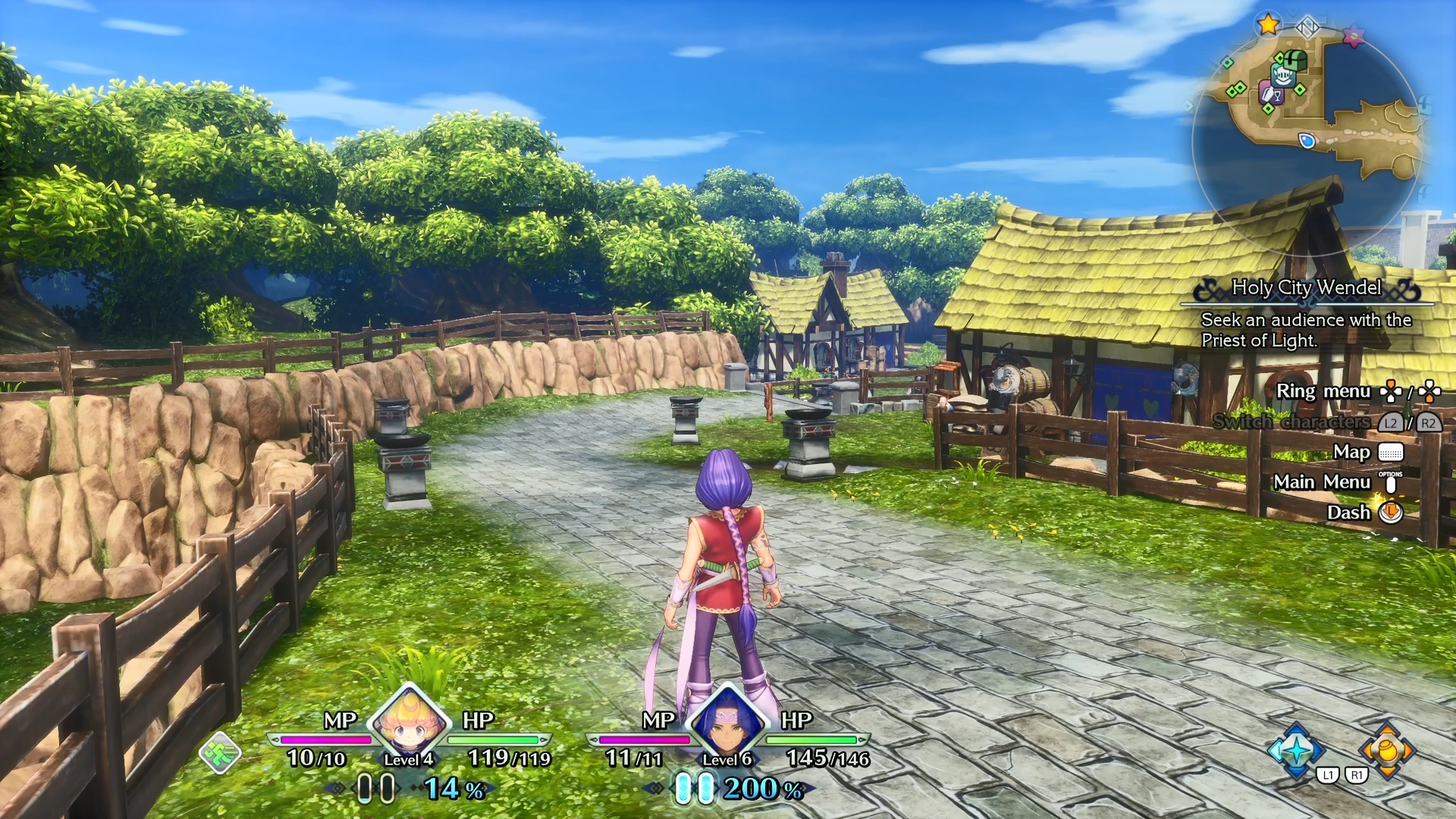Click the blue player position marker
Viewport: 1456px width, 819px height.
(1307, 140)
